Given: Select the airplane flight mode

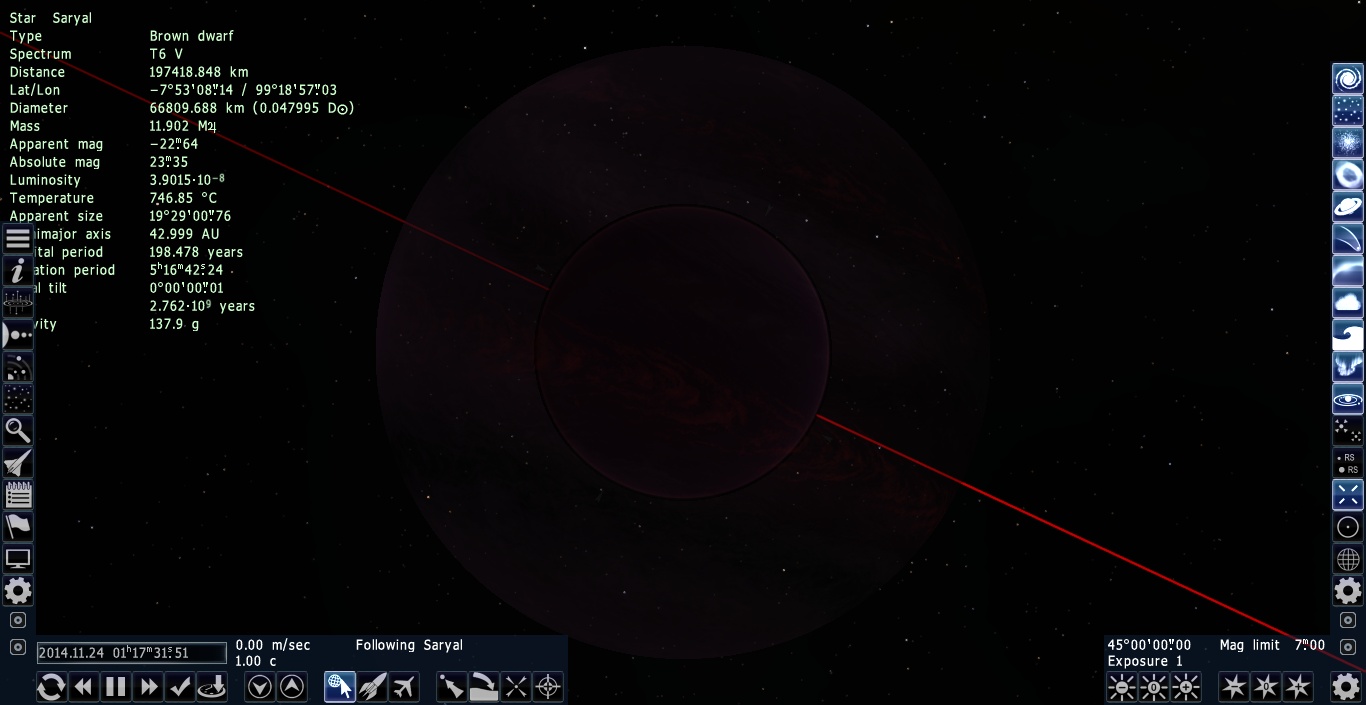Looking at the screenshot, I should [403, 687].
